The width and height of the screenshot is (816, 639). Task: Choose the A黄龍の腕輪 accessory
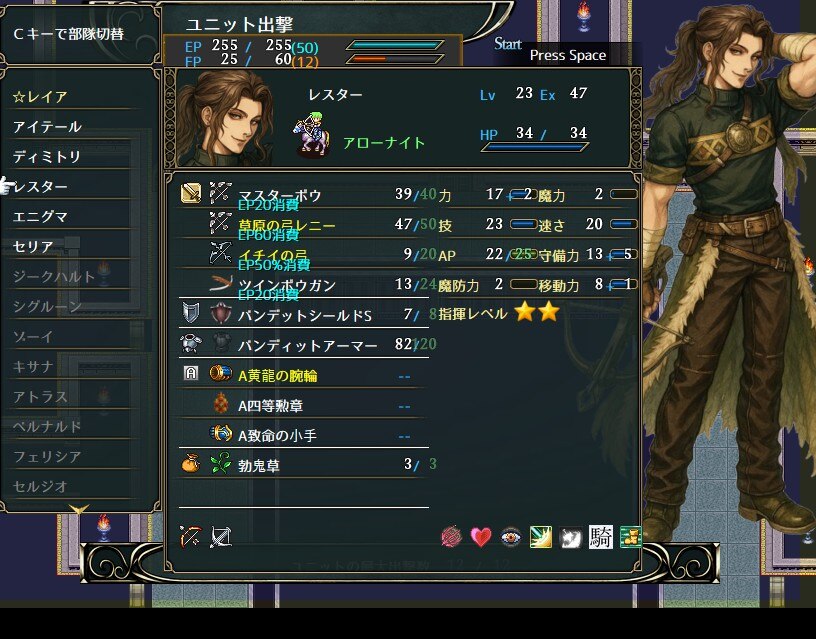[x=278, y=375]
